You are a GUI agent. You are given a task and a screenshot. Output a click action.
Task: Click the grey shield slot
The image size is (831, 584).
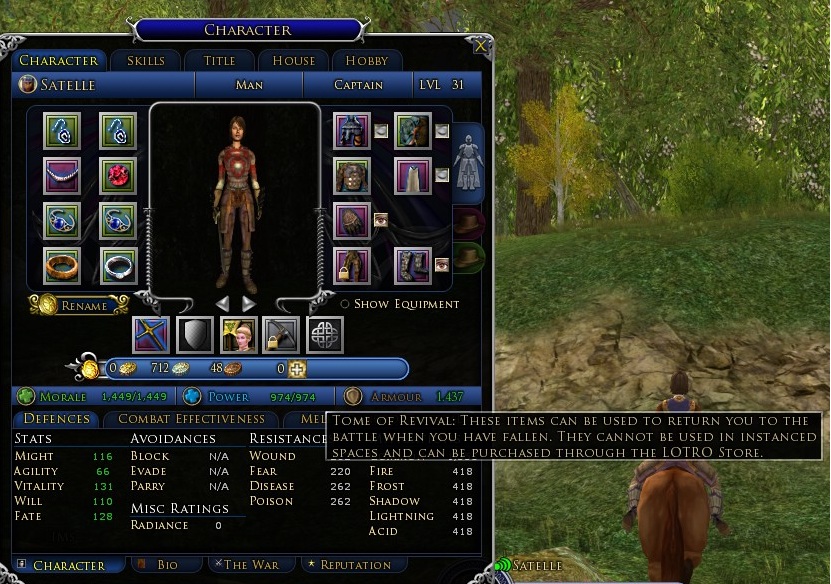(195, 335)
